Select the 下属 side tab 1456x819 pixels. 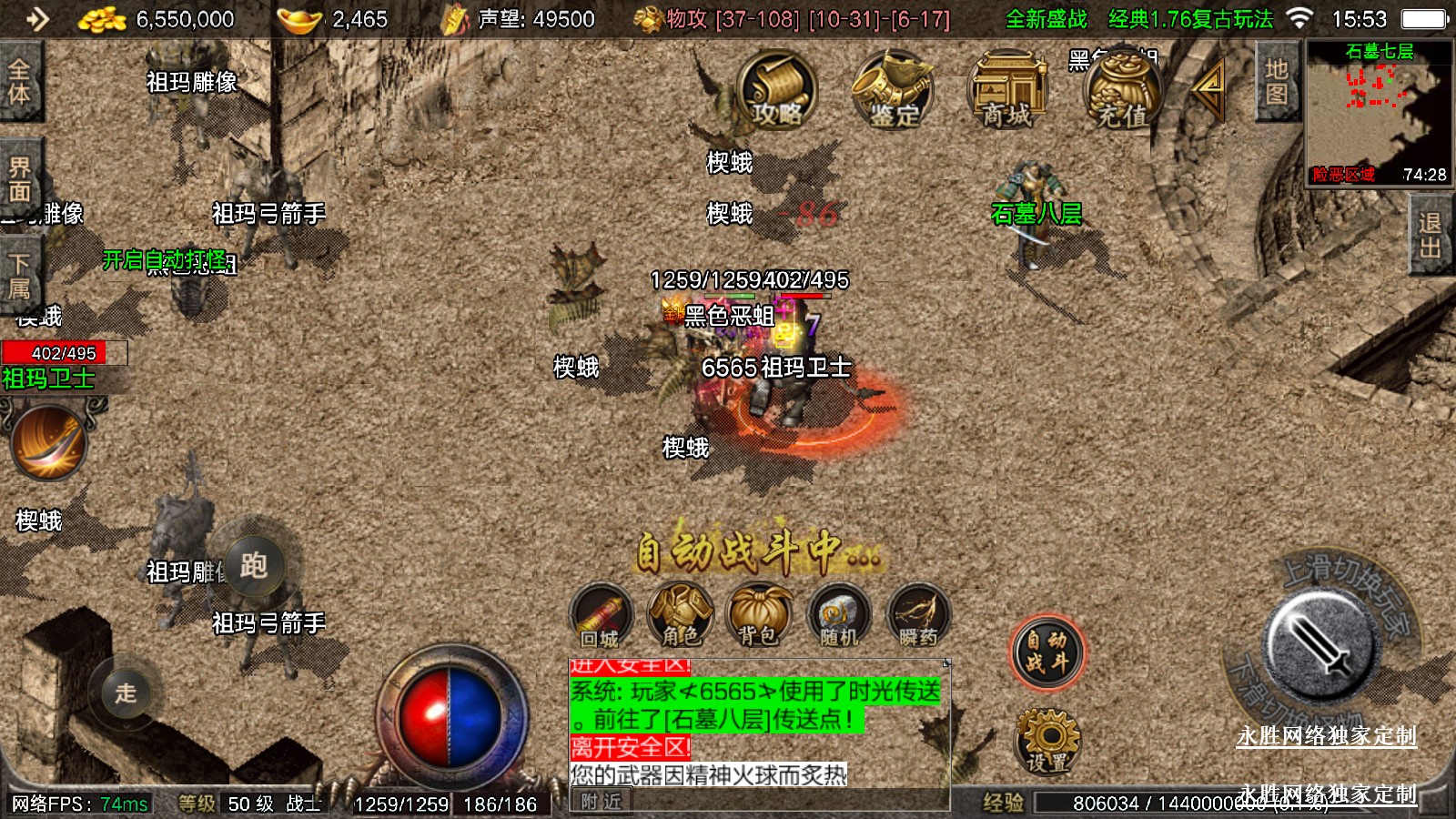(x=20, y=276)
